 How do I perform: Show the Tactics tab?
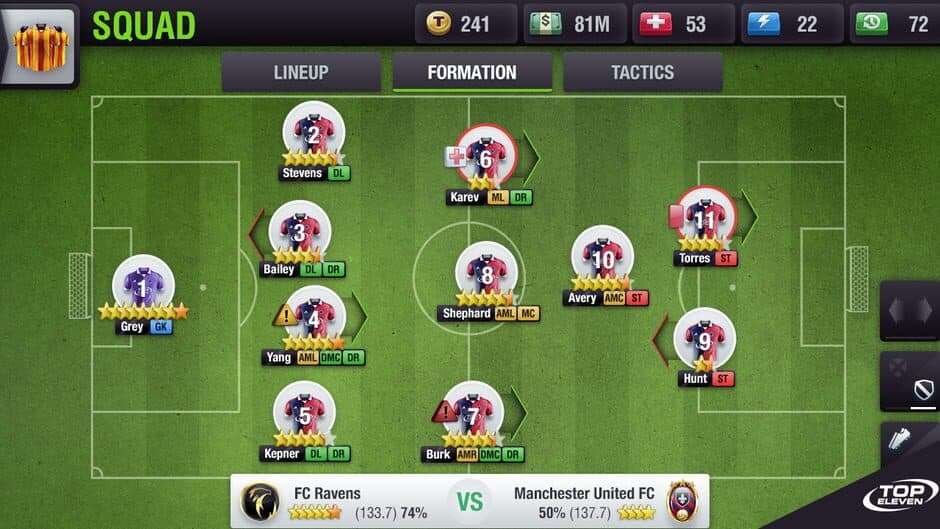tap(642, 73)
